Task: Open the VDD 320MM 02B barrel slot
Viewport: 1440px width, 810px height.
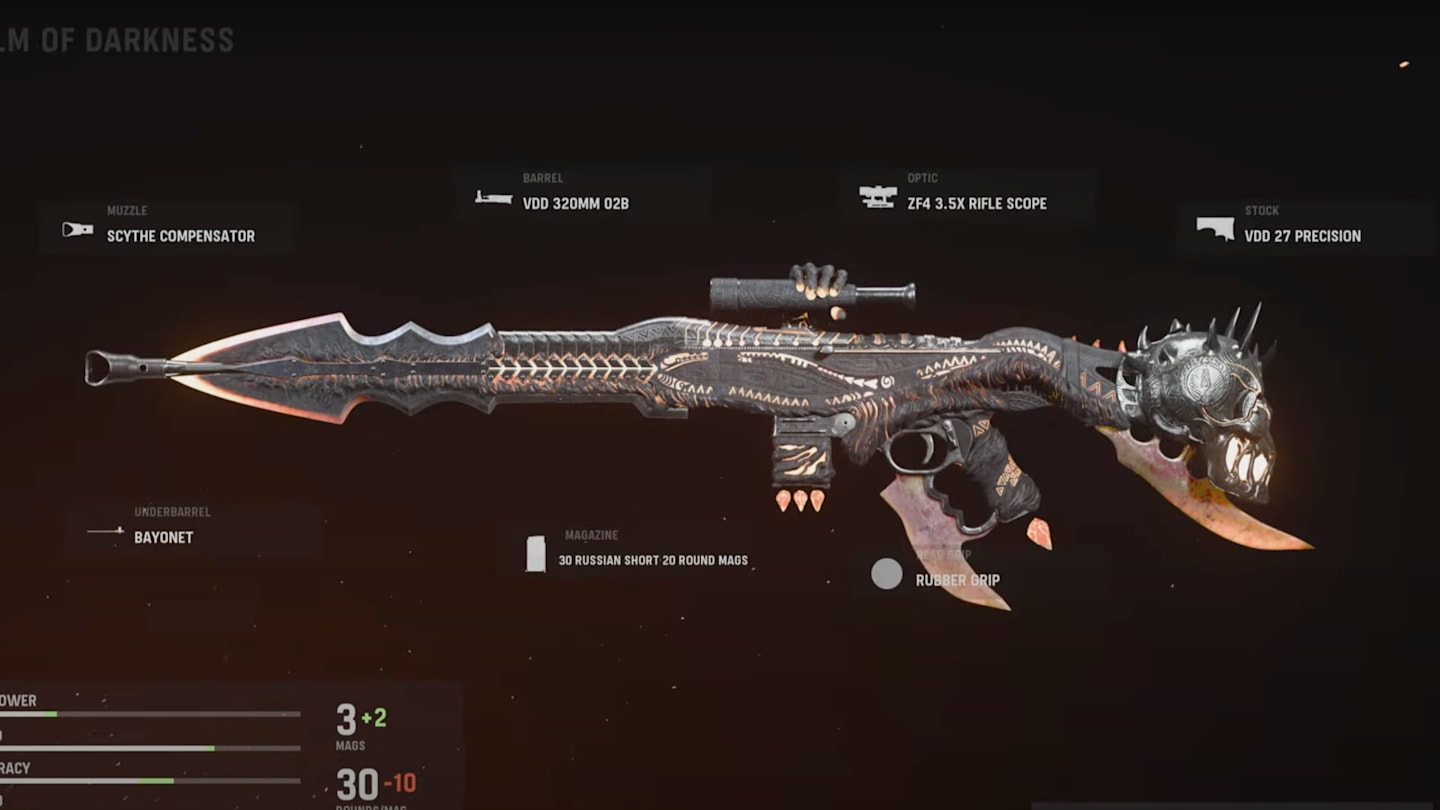Action: pos(583,195)
